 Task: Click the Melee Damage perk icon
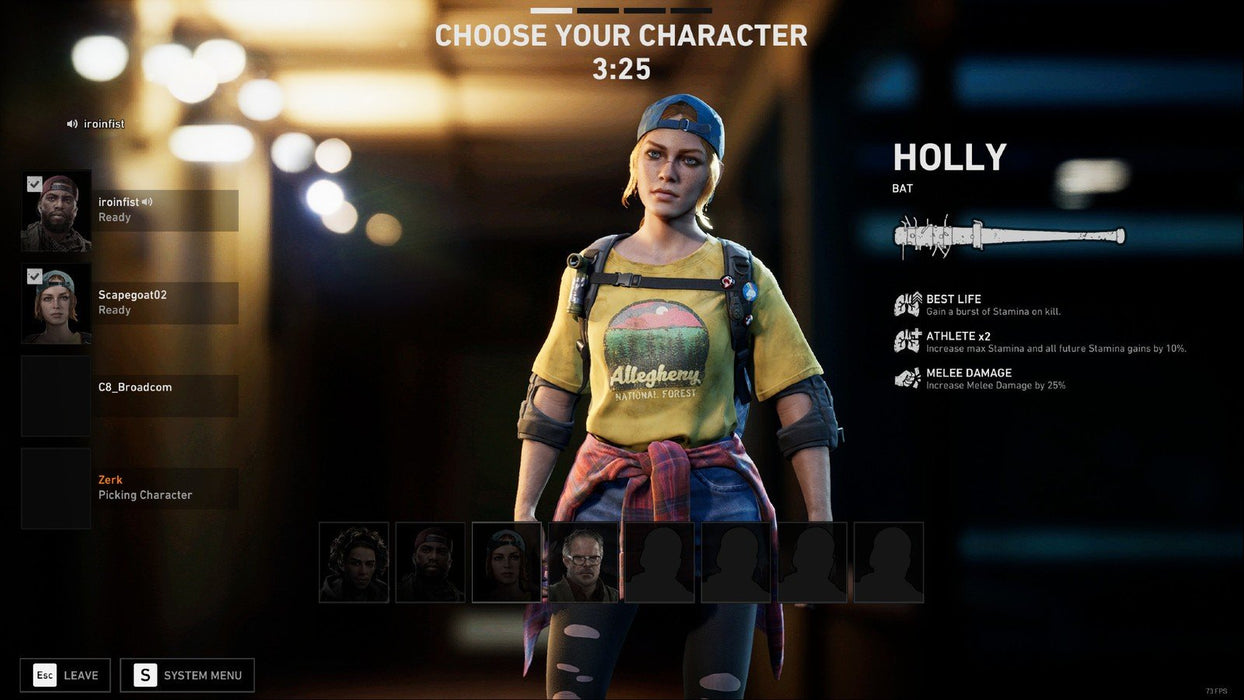[907, 378]
